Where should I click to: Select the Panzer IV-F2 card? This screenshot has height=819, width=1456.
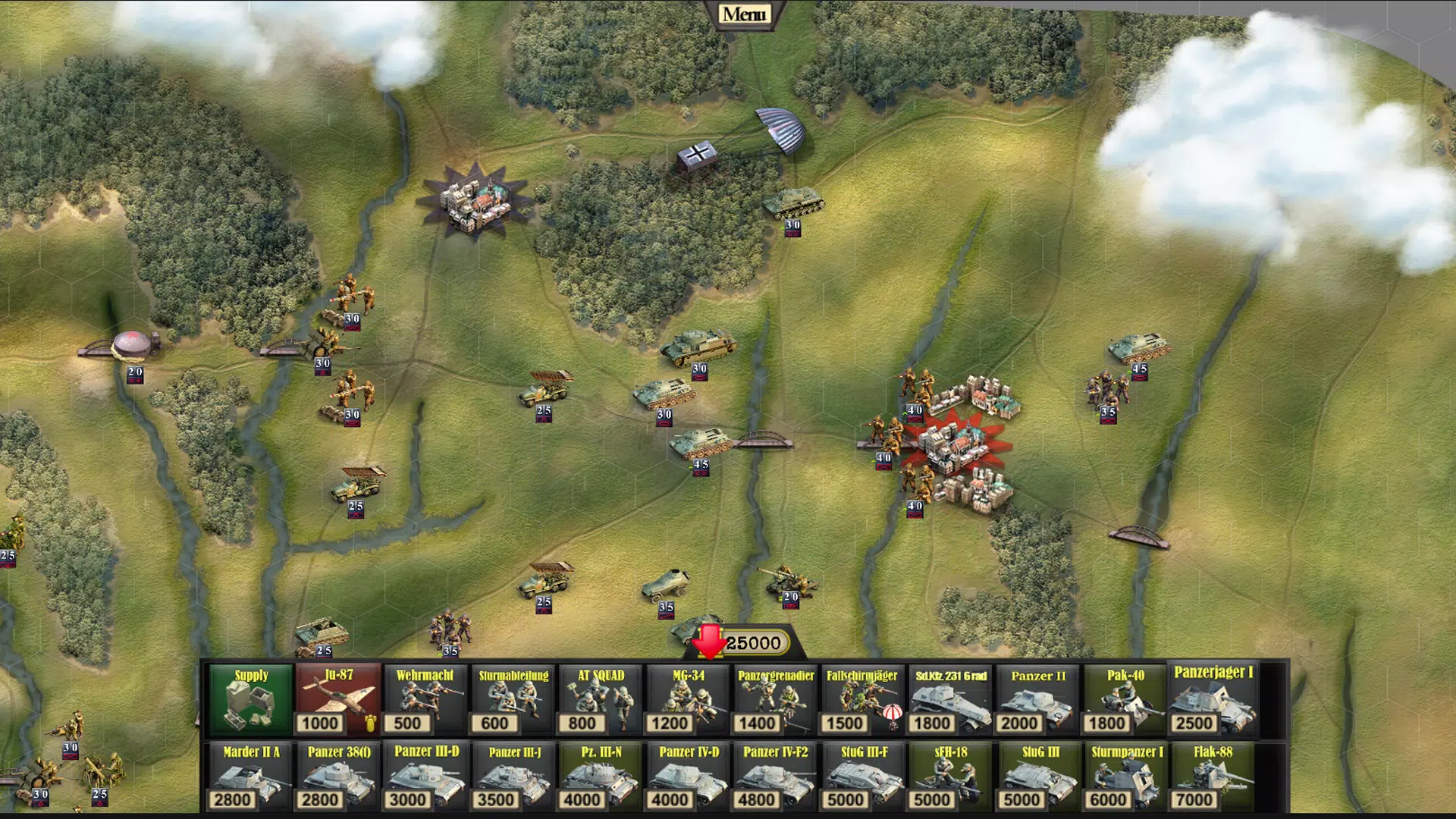(x=776, y=777)
